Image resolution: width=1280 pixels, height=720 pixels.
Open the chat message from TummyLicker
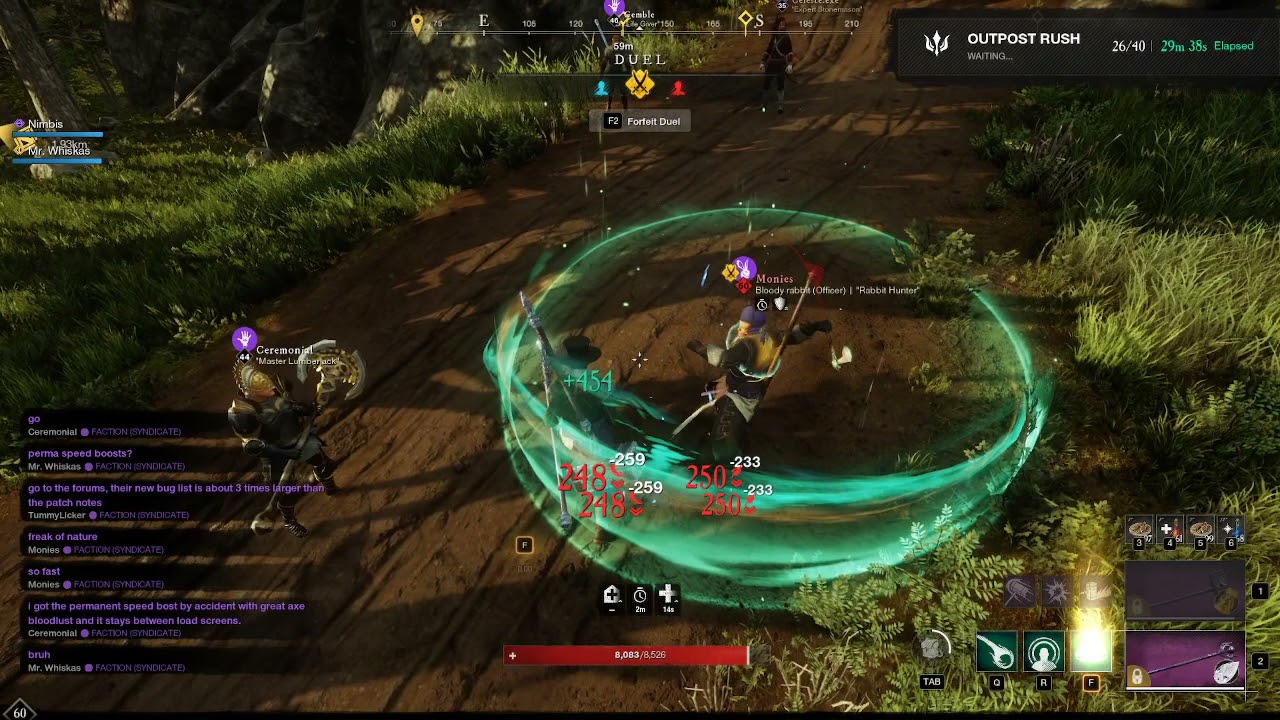click(175, 495)
